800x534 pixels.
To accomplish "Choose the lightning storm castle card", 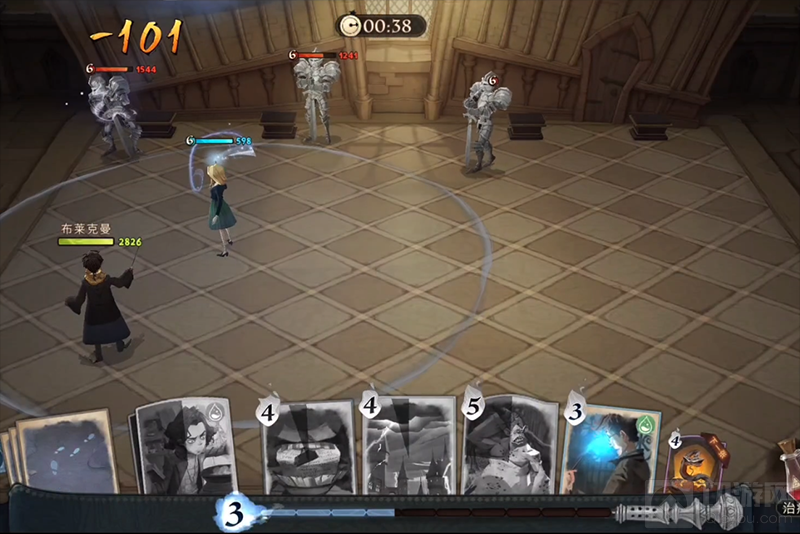I will pos(408,447).
